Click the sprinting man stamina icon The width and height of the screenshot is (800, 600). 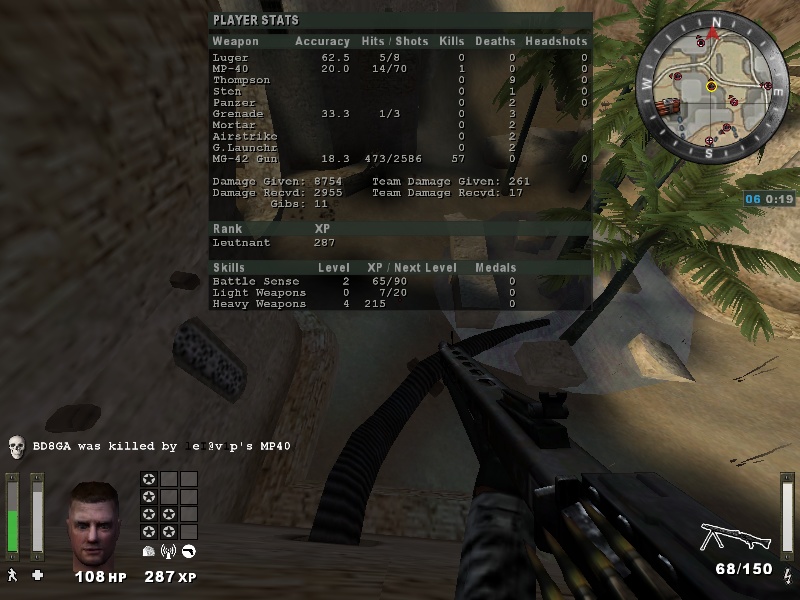click(x=13, y=575)
